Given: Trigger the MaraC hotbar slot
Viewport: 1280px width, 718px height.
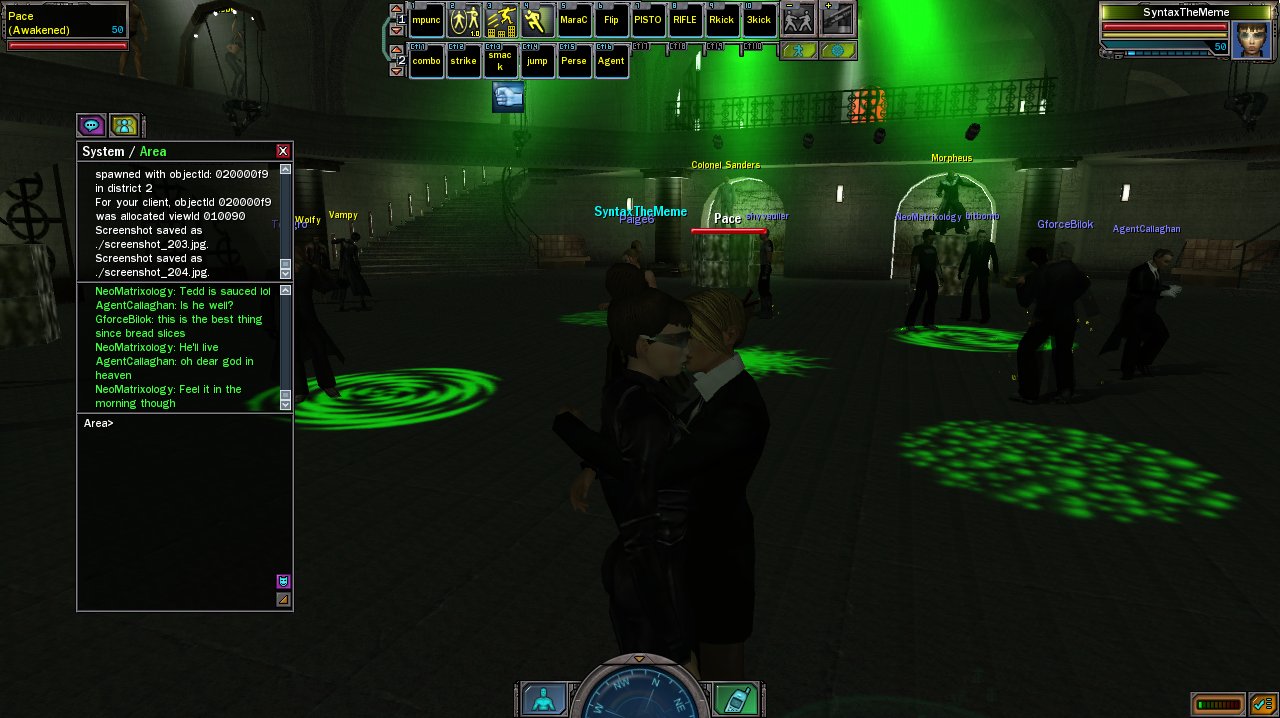Looking at the screenshot, I should (574, 20).
